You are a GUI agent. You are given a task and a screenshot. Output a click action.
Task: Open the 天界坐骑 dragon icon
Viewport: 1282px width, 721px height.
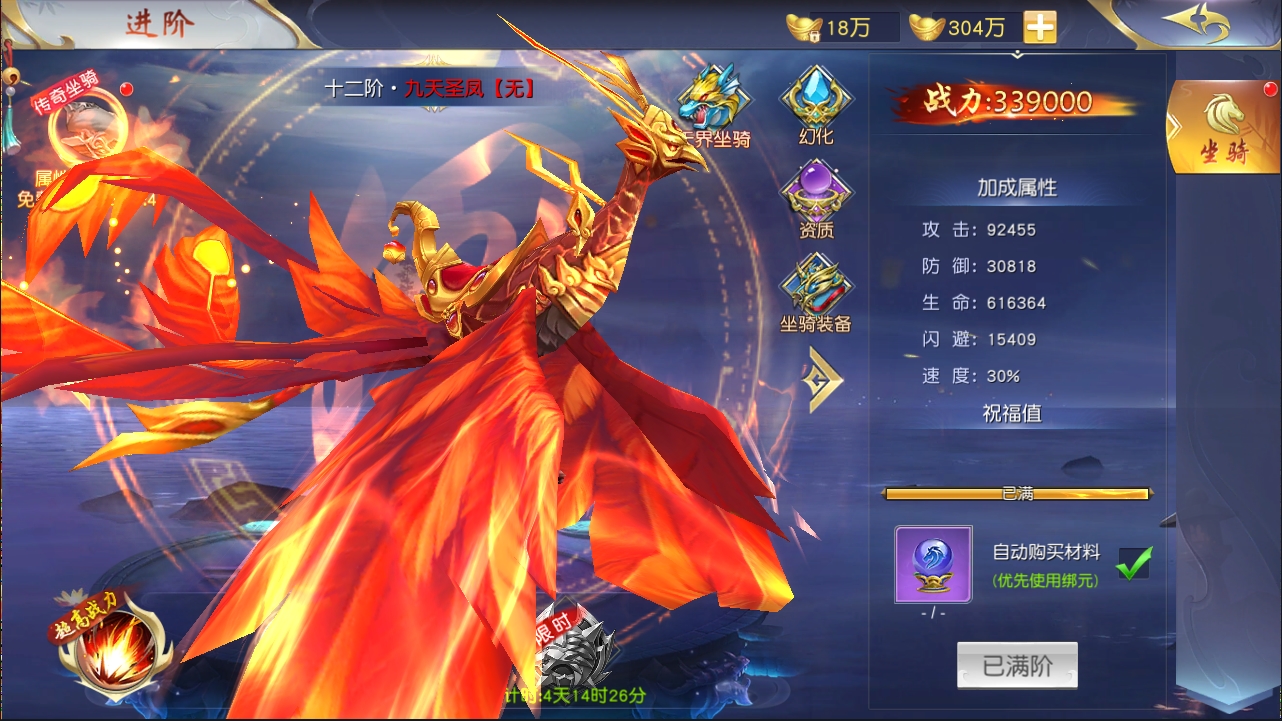coord(713,106)
